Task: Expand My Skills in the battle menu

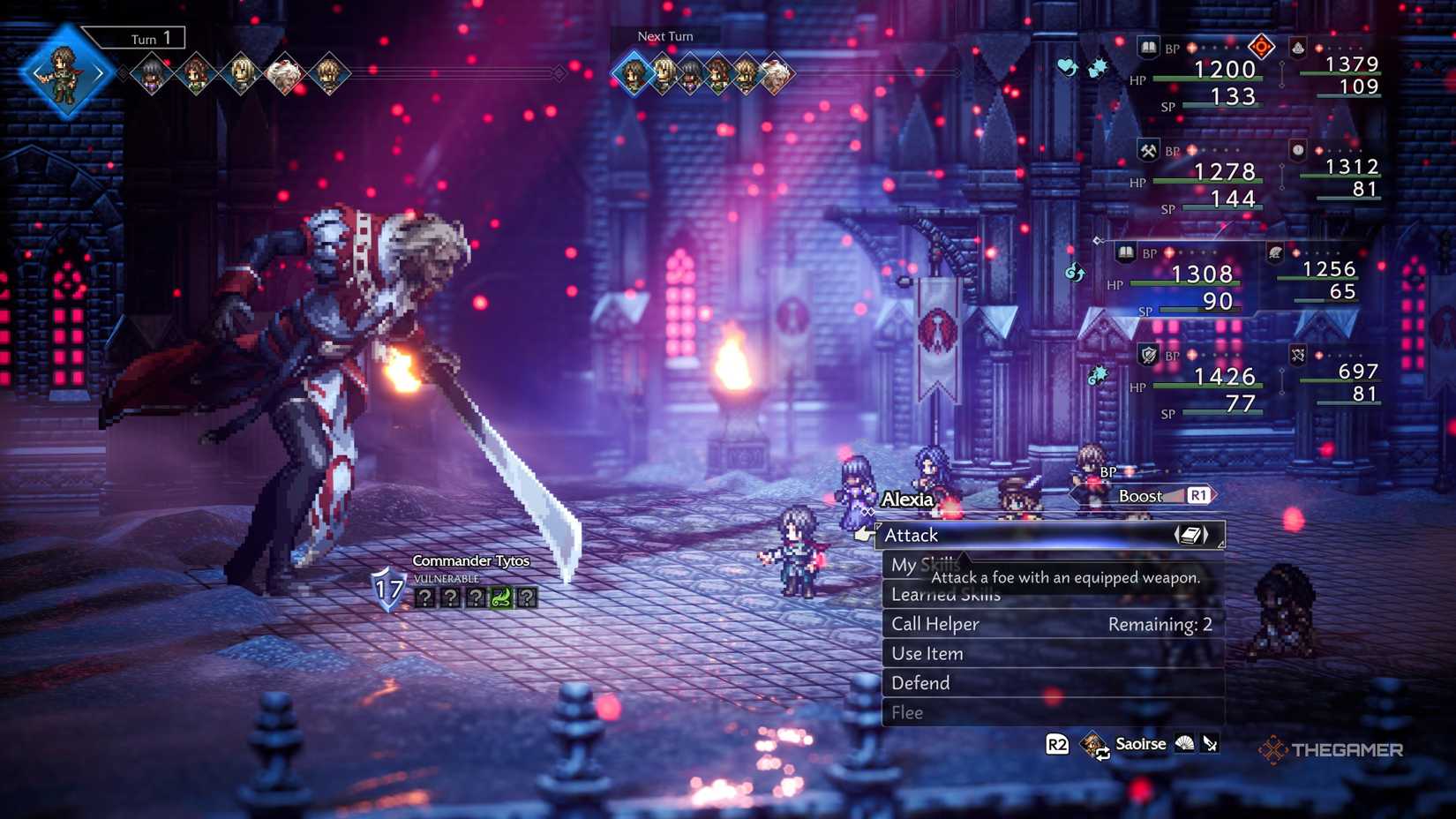Action: tap(924, 565)
